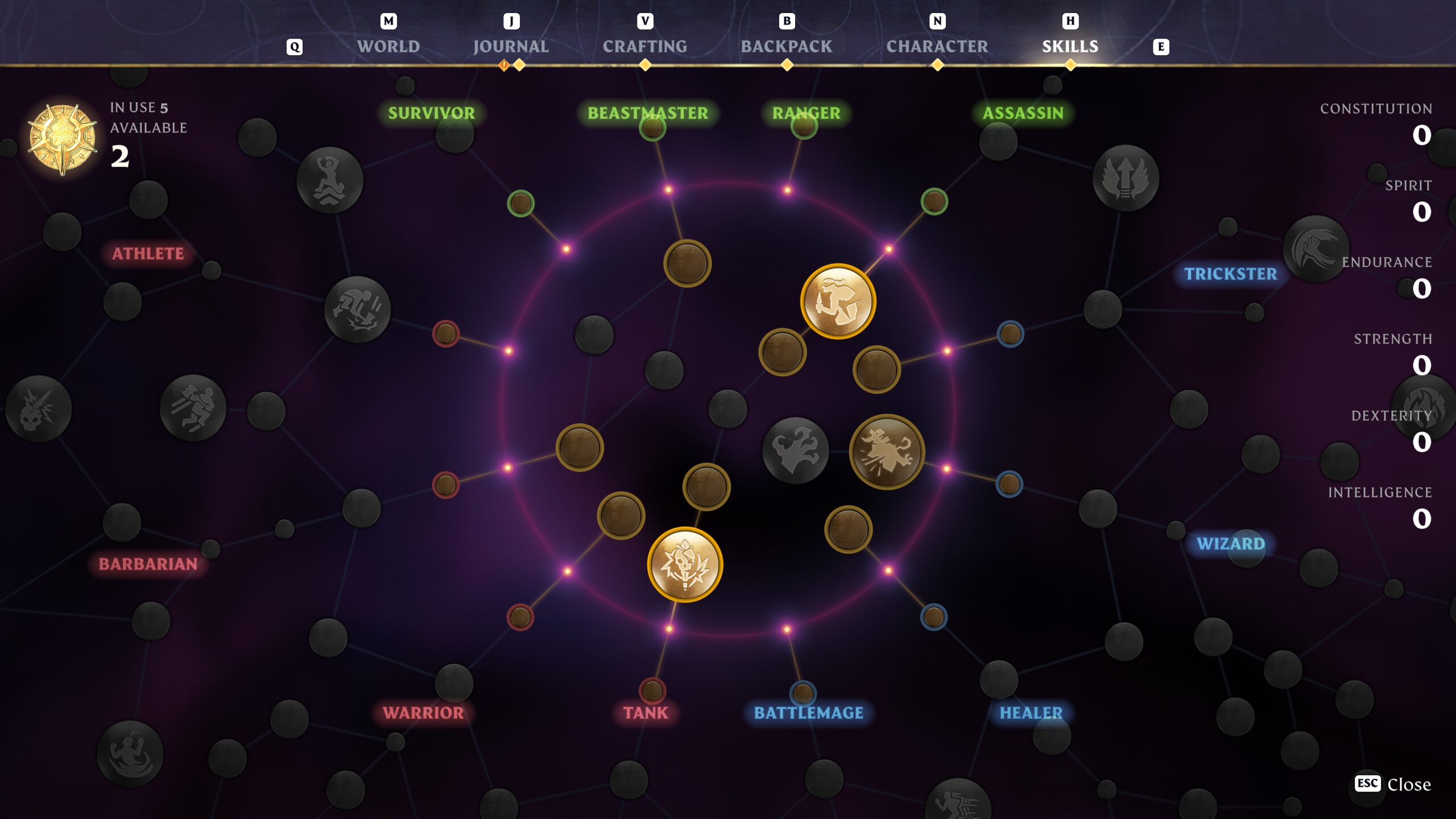Select the bronze goblin burst skill node

click(886, 452)
